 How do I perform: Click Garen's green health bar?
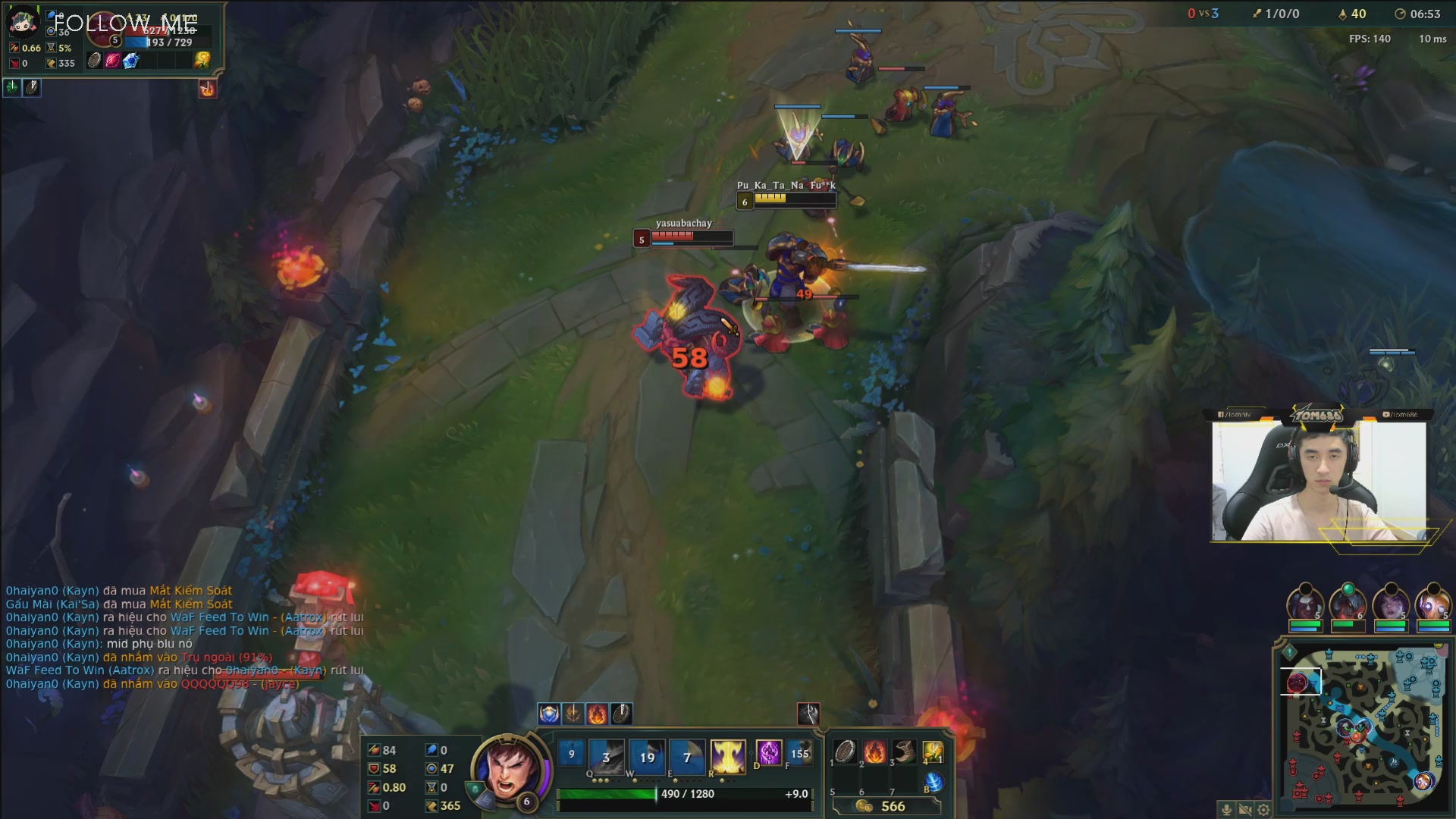coord(607,795)
